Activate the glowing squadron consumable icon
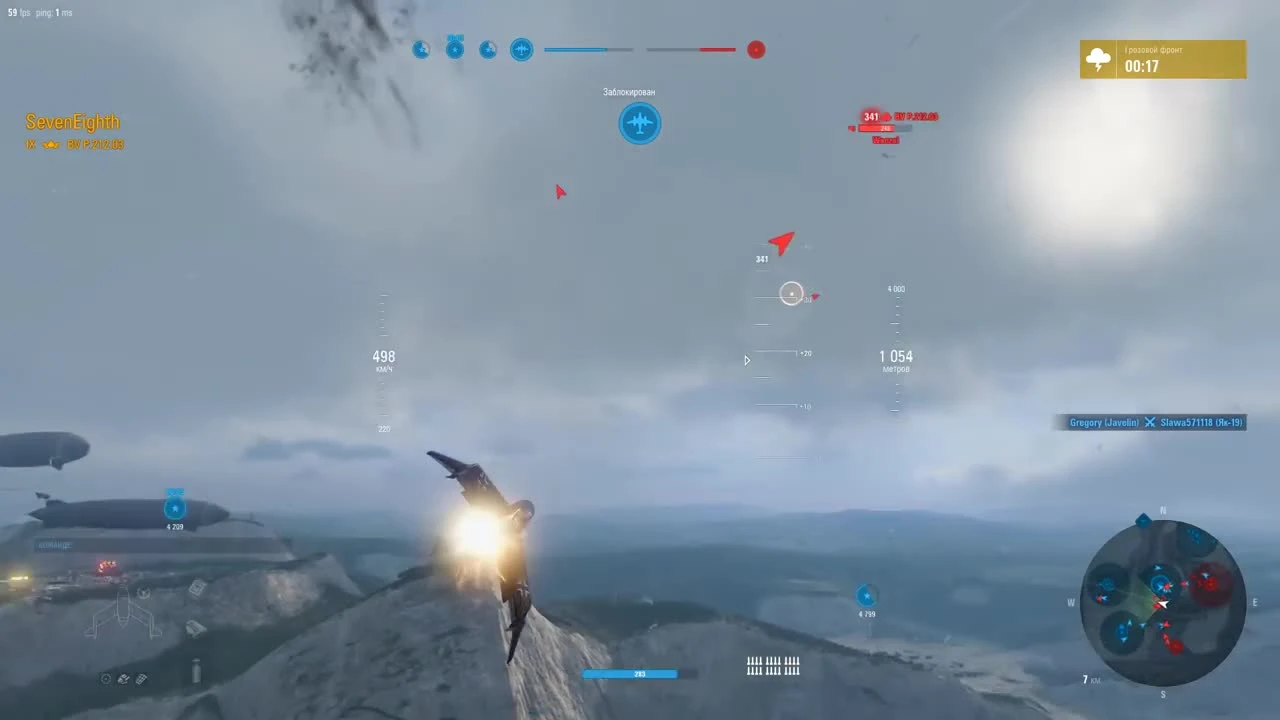 coord(521,49)
